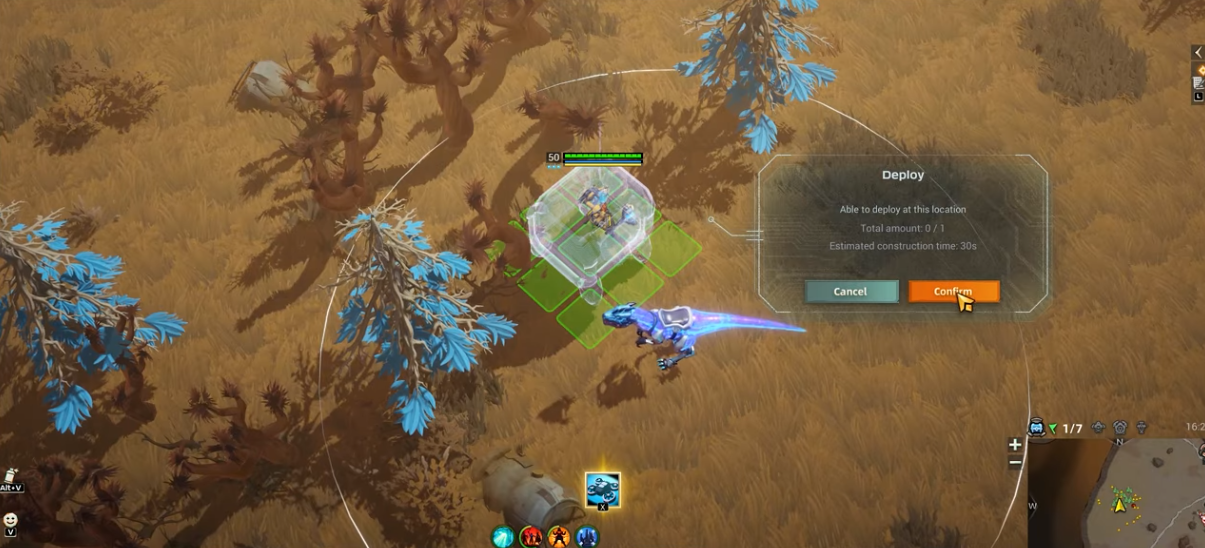
Task: Select the drone deploy ability icon
Action: (x=602, y=490)
